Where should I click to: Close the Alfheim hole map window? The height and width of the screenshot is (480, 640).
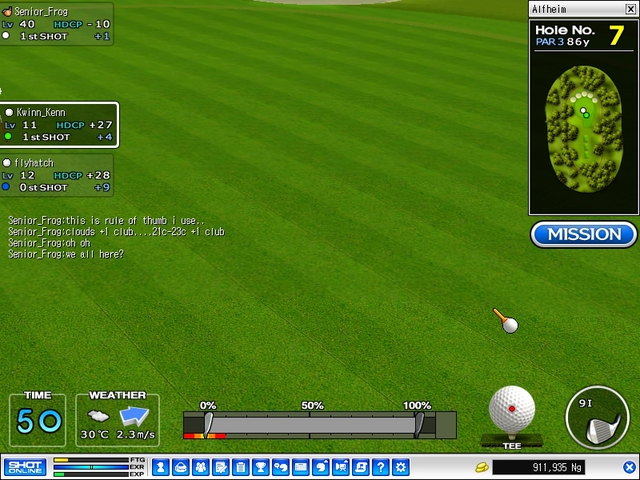tap(630, 9)
